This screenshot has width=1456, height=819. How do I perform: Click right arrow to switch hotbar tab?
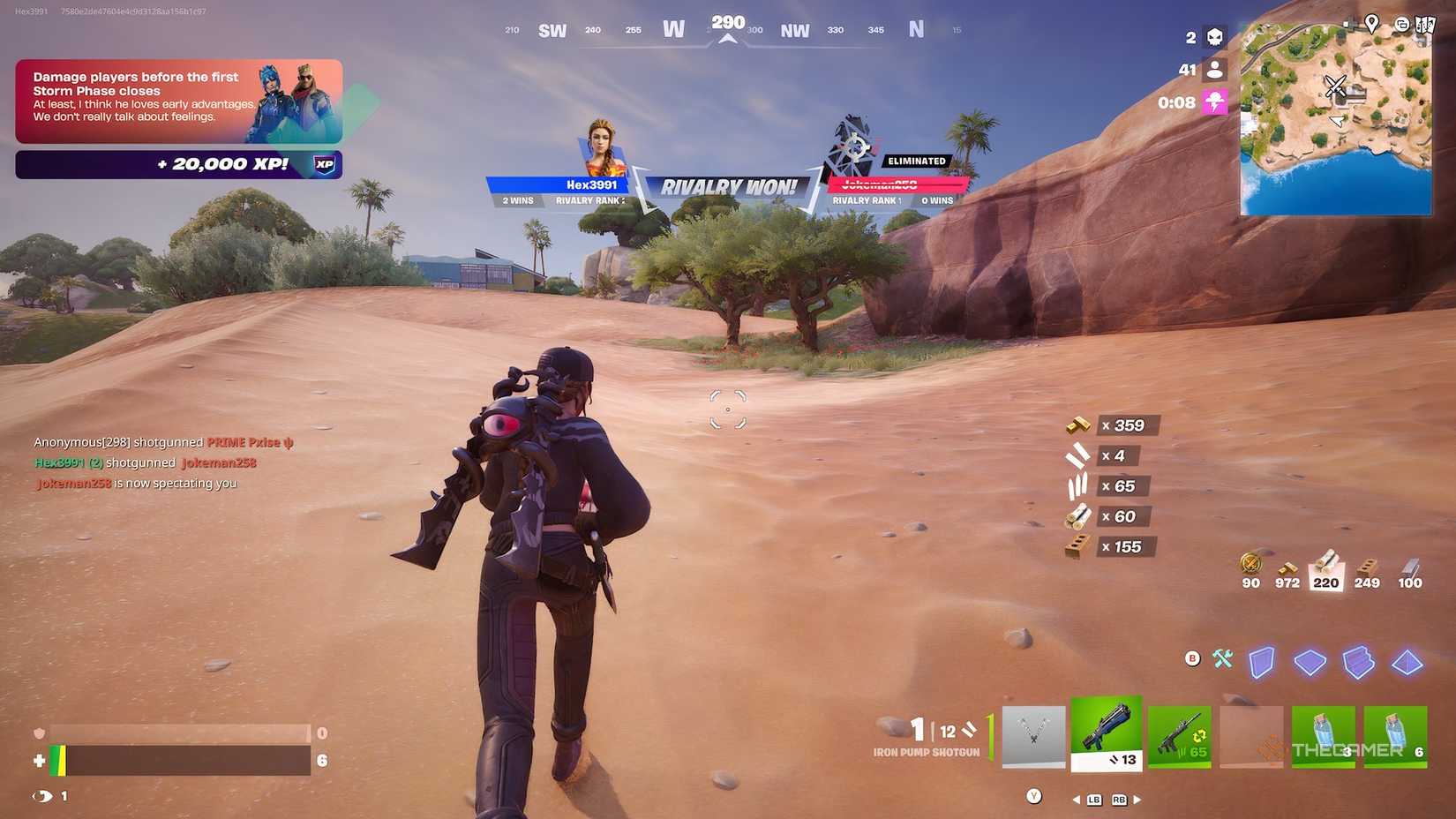[1136, 800]
